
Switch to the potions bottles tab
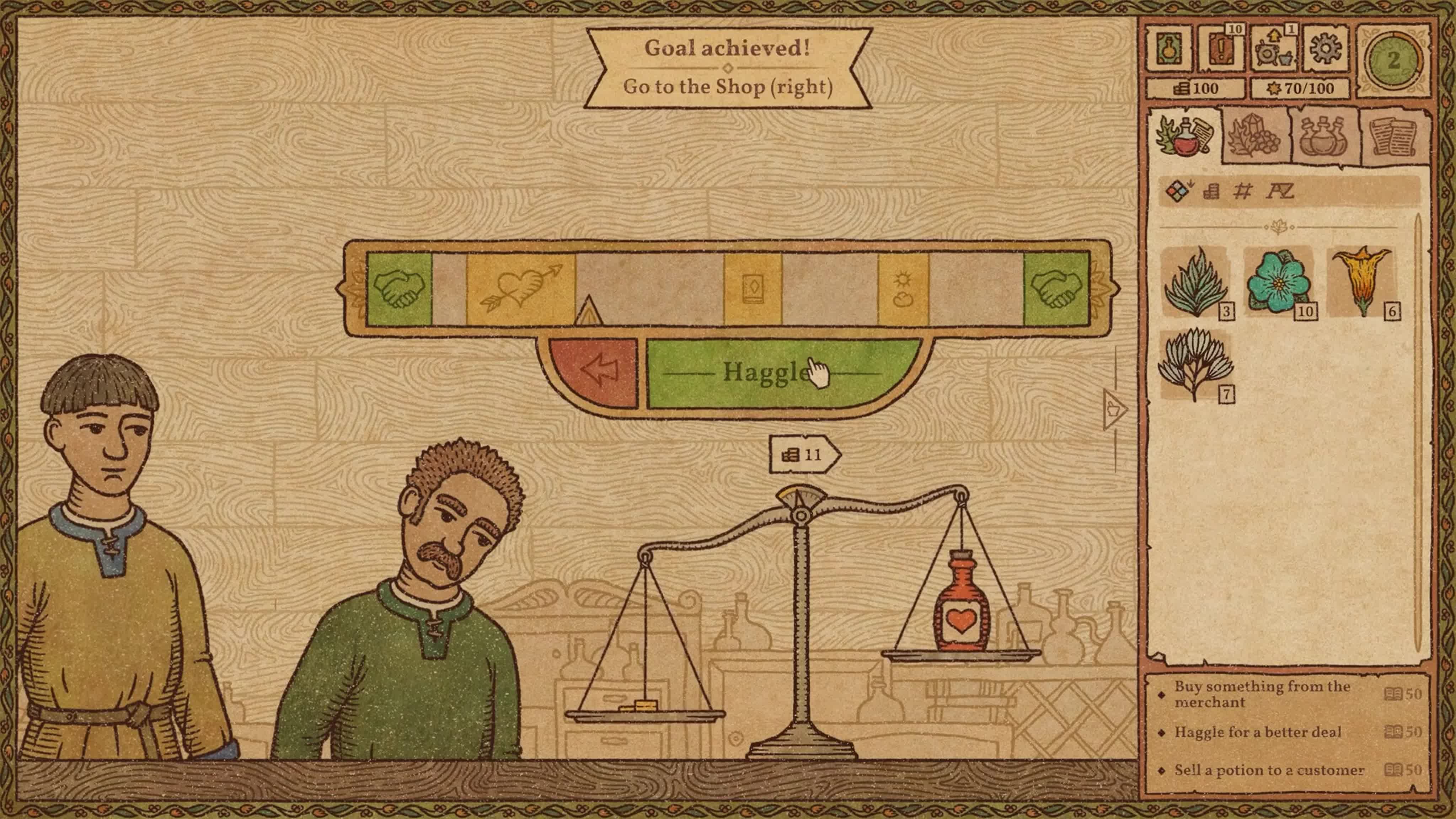click(x=1323, y=136)
